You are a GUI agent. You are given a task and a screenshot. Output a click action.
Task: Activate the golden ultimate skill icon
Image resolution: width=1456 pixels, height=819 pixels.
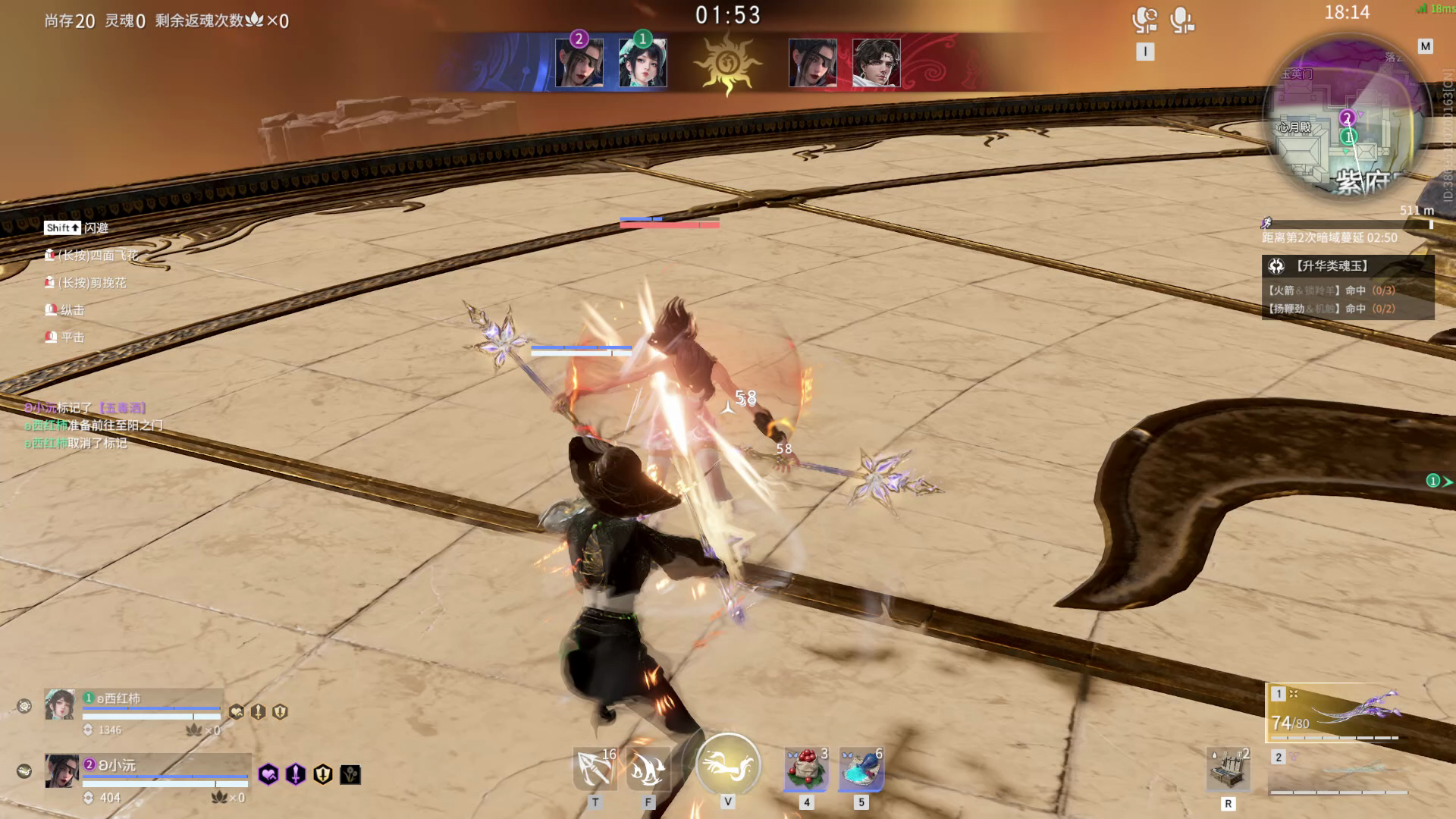[x=728, y=764]
